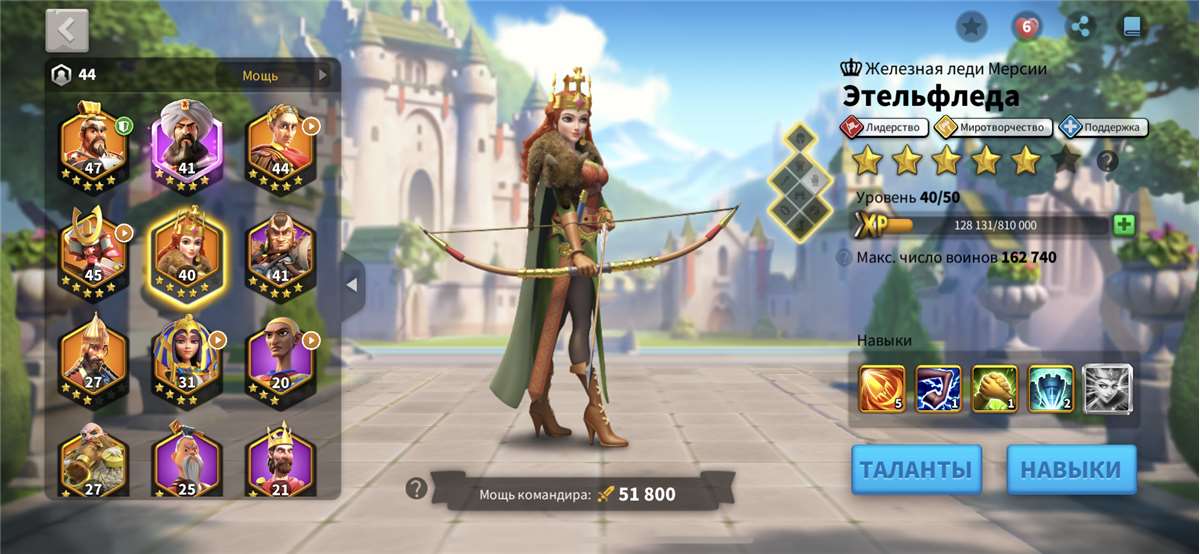The image size is (1200, 554).
Task: Open the Навыки skills screen
Action: [1071, 469]
